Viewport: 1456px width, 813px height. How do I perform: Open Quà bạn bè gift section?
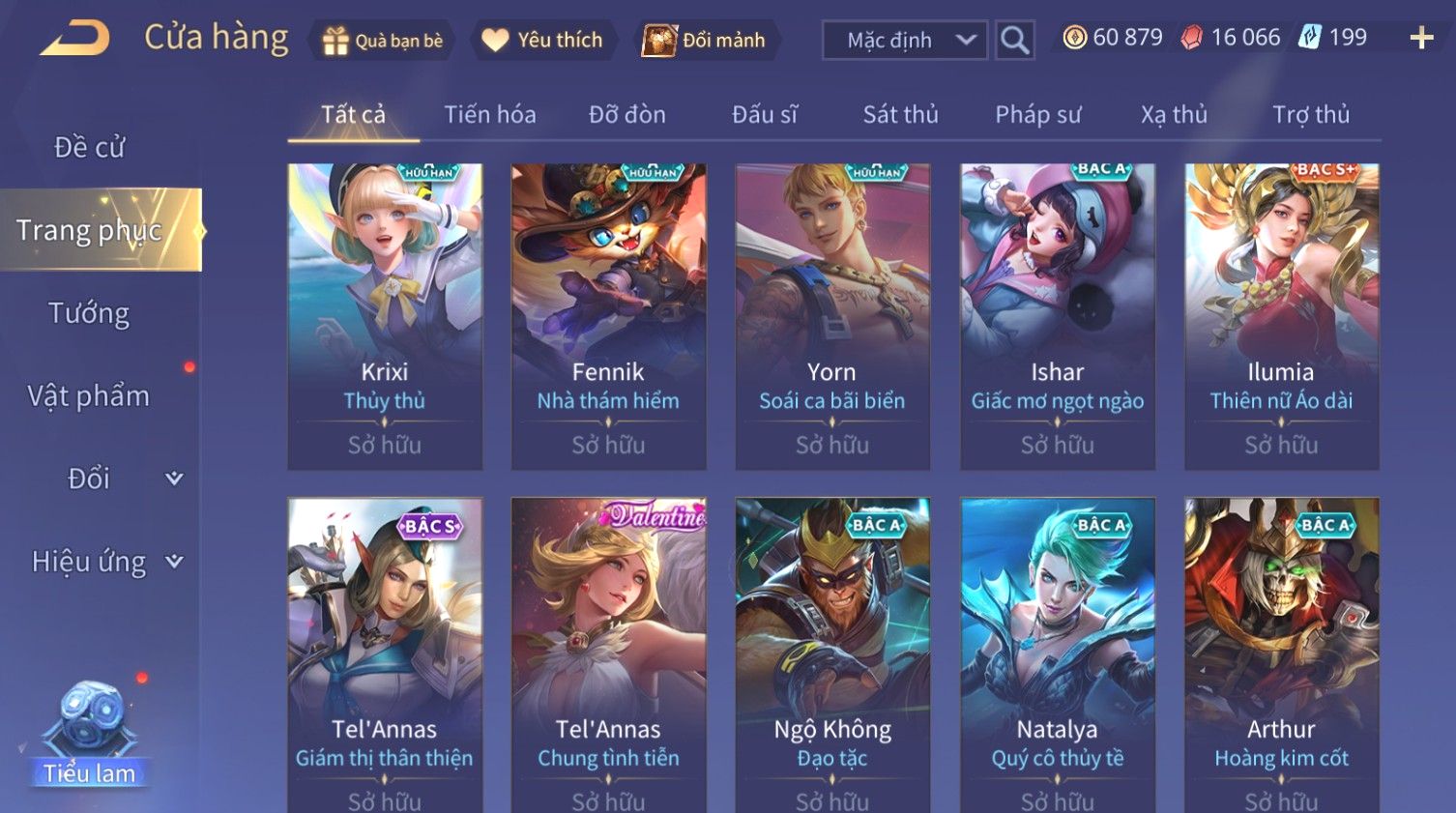pos(383,41)
